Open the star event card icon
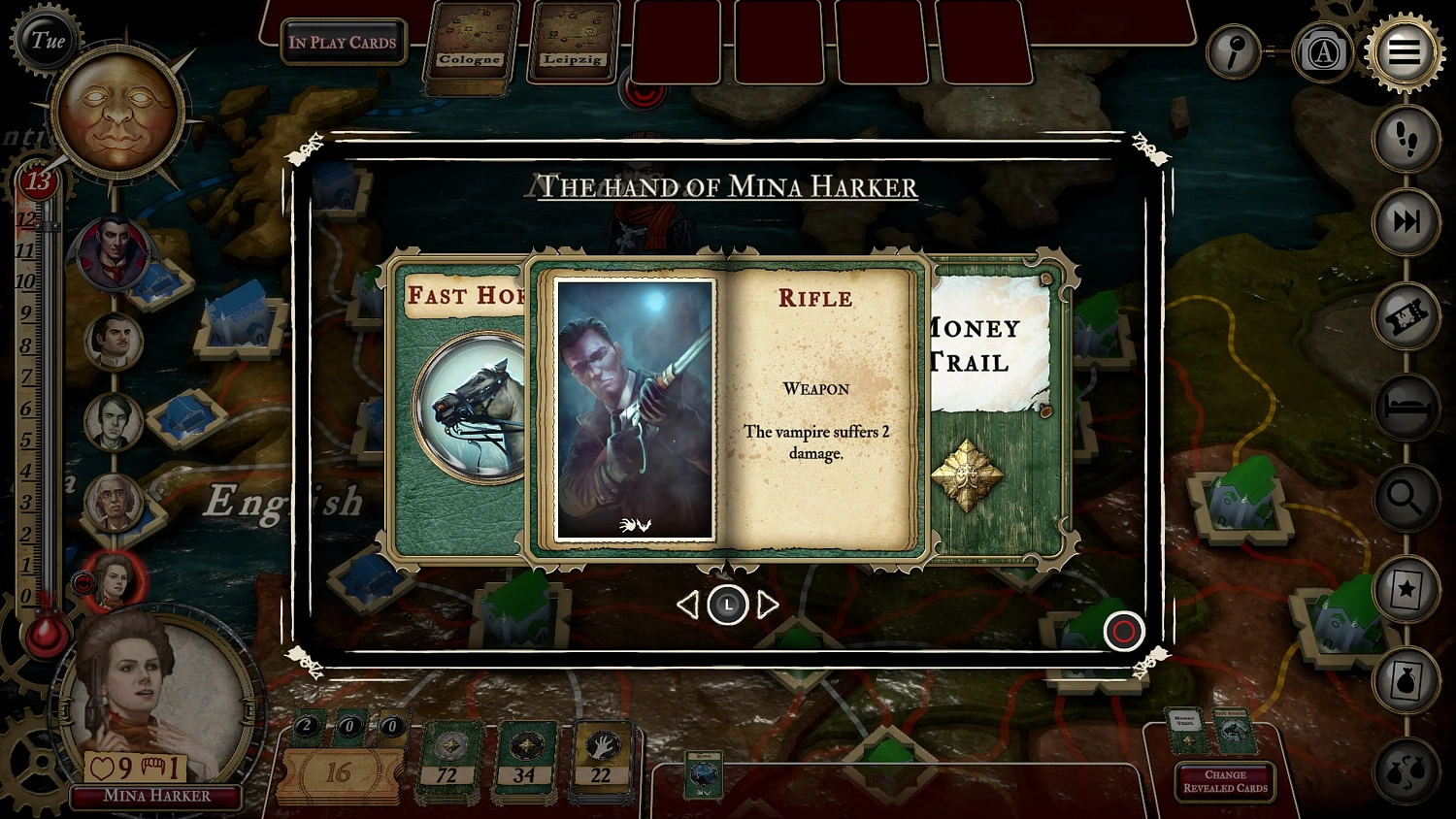The image size is (1456, 819). tap(1405, 586)
